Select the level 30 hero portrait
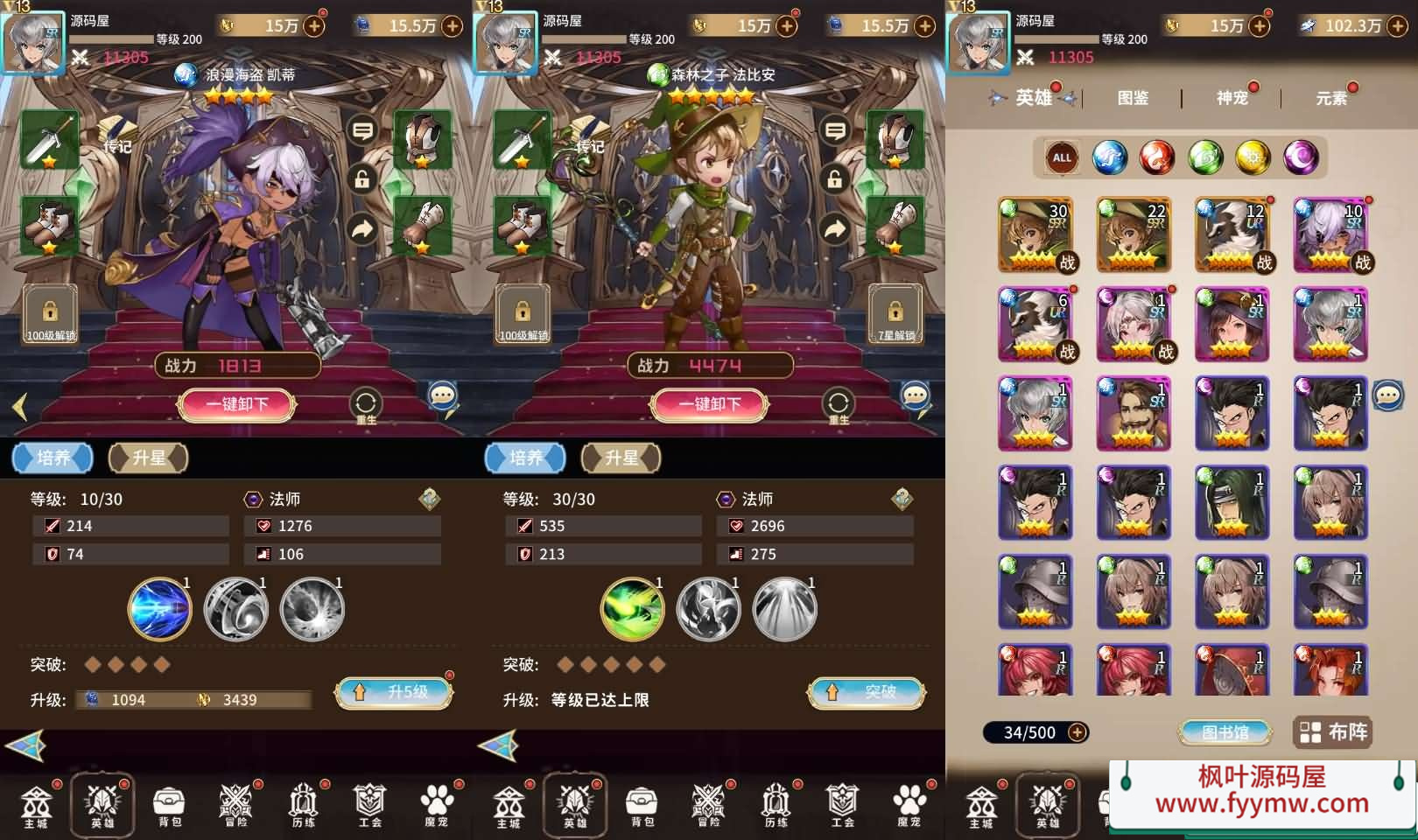 (1035, 234)
